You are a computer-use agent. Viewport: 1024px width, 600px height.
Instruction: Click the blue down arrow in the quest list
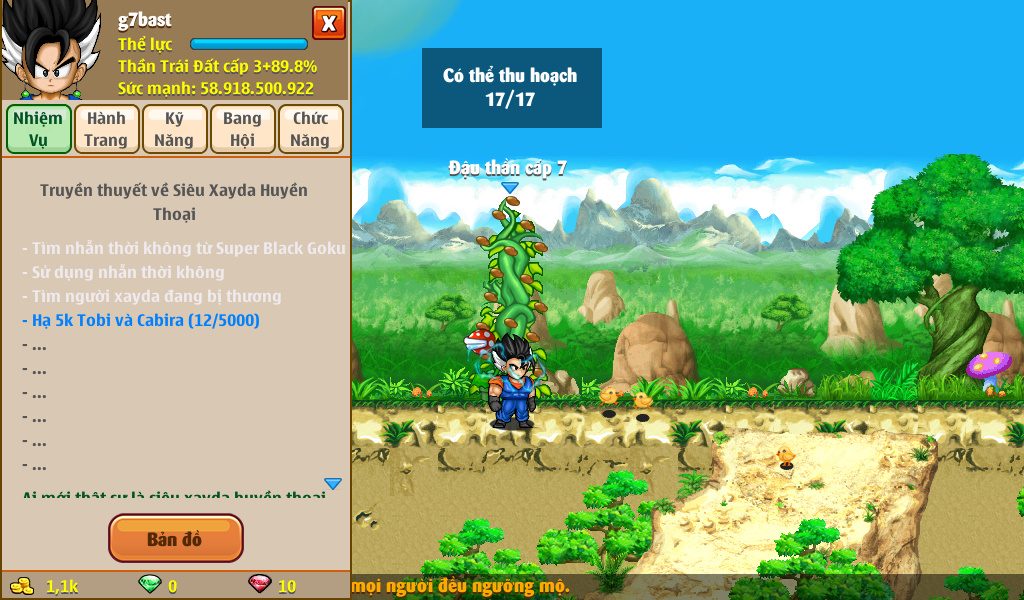pyautogui.click(x=333, y=484)
